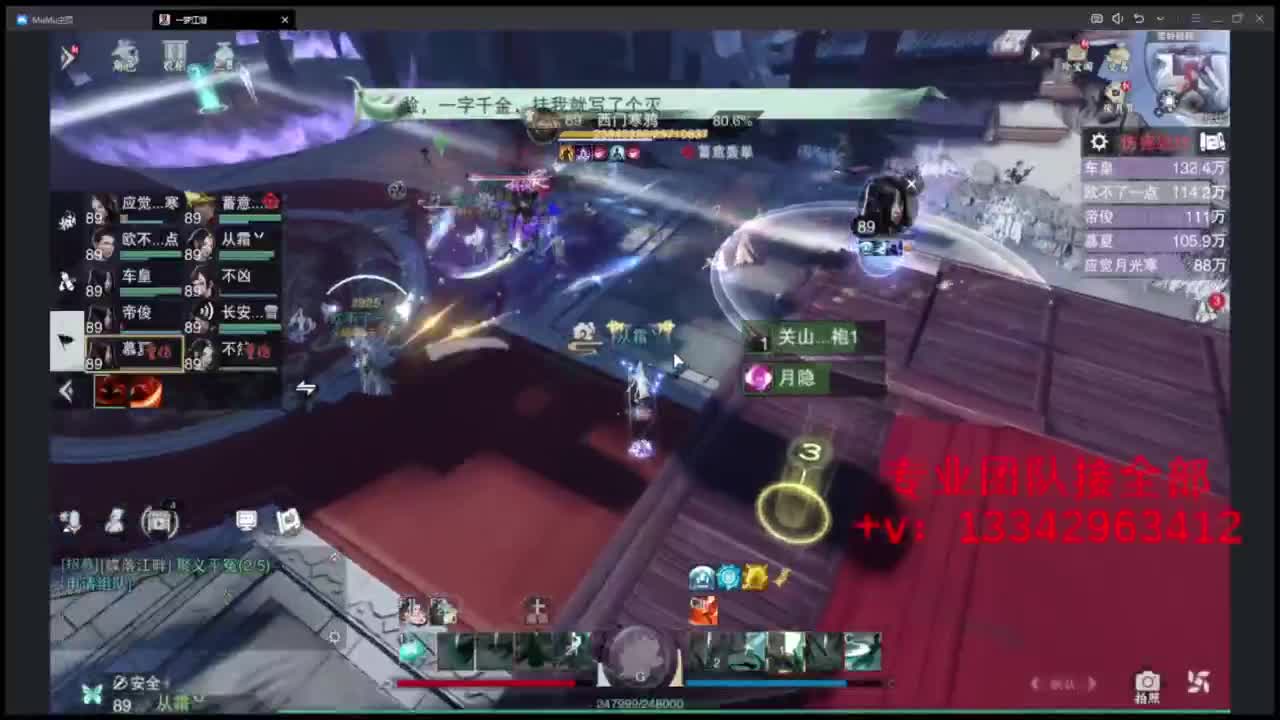The image size is (1280, 720).
Task: Mute the speaker icon in the emulator title bar
Action: pos(1117,18)
